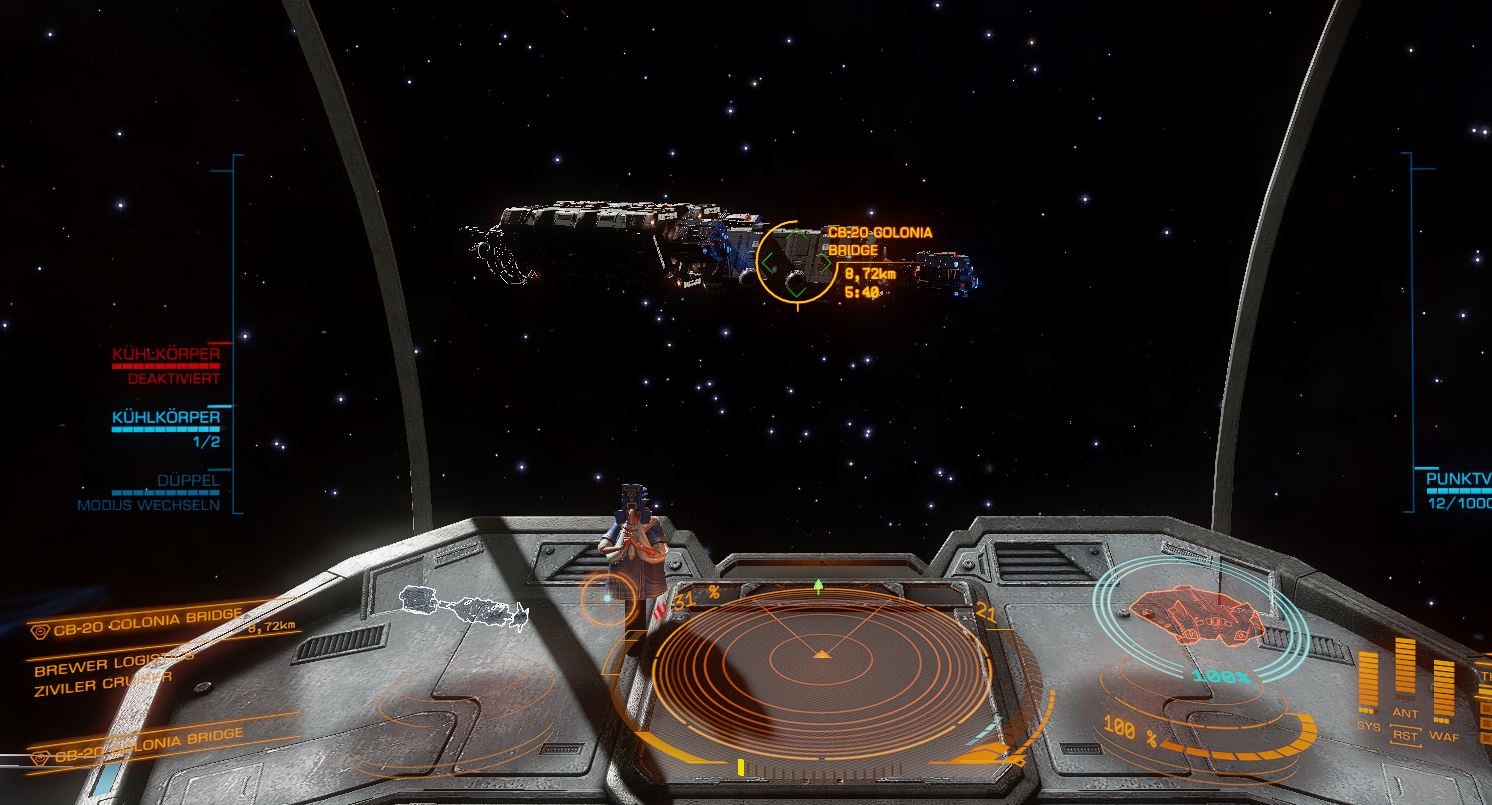Click the circular target reticle on the carrier
This screenshot has height=805, width=1492.
[796, 263]
